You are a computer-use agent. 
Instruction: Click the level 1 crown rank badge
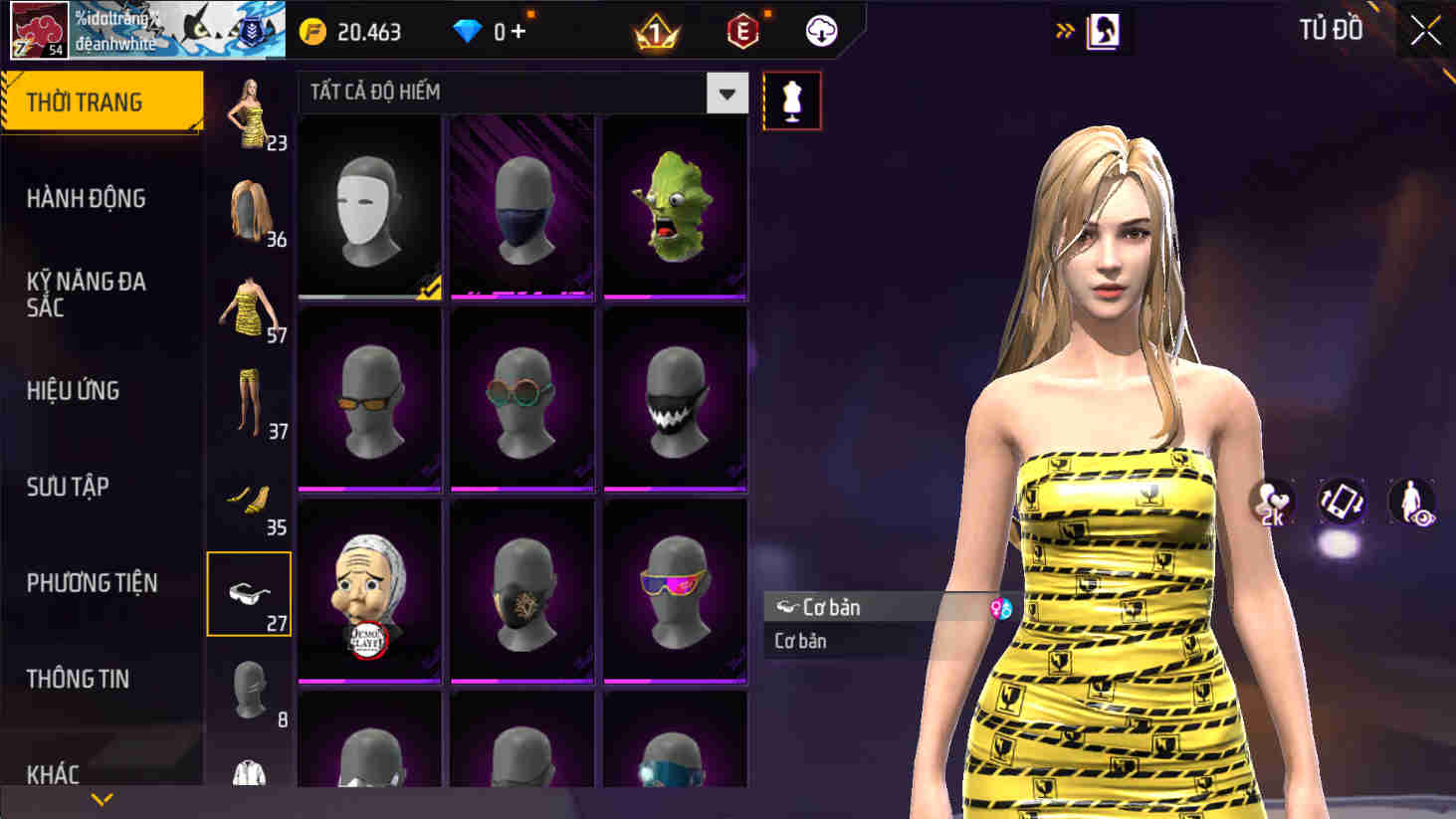tap(654, 31)
